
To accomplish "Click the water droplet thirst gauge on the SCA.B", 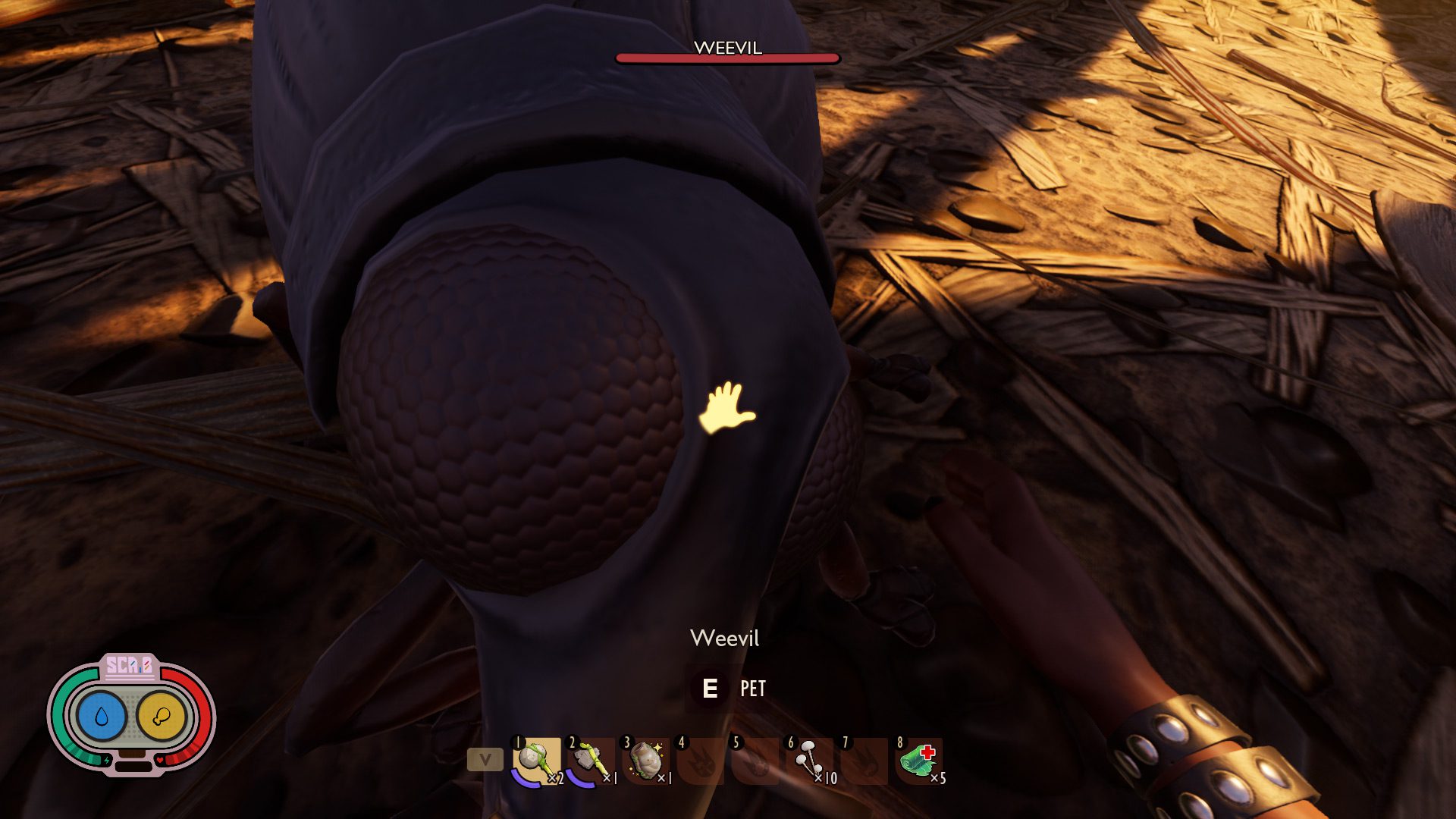I will click(102, 715).
